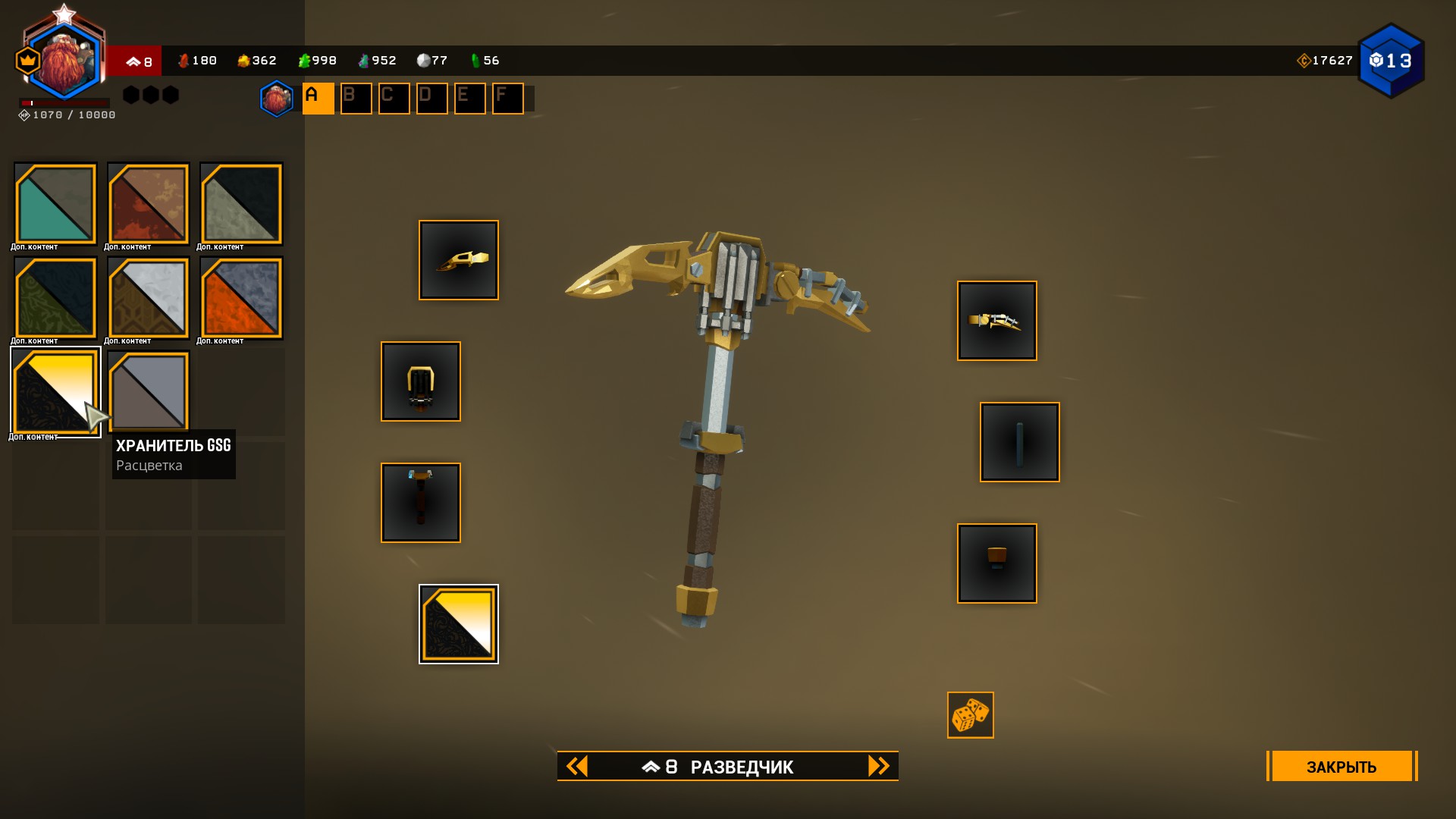1456x819 pixels.
Task: Switch to the previous dwarf class
Action: coord(577,766)
